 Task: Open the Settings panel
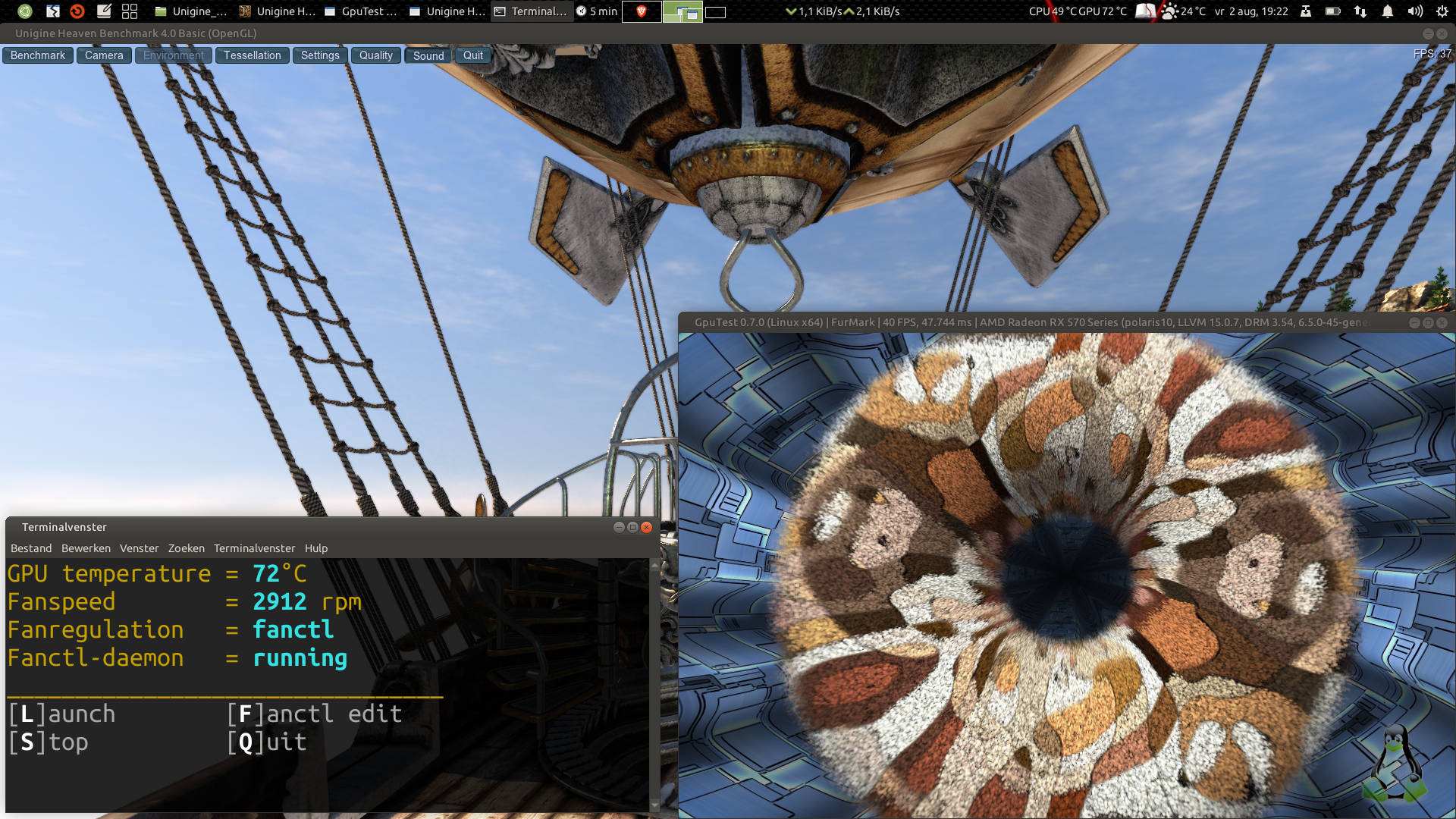point(320,55)
